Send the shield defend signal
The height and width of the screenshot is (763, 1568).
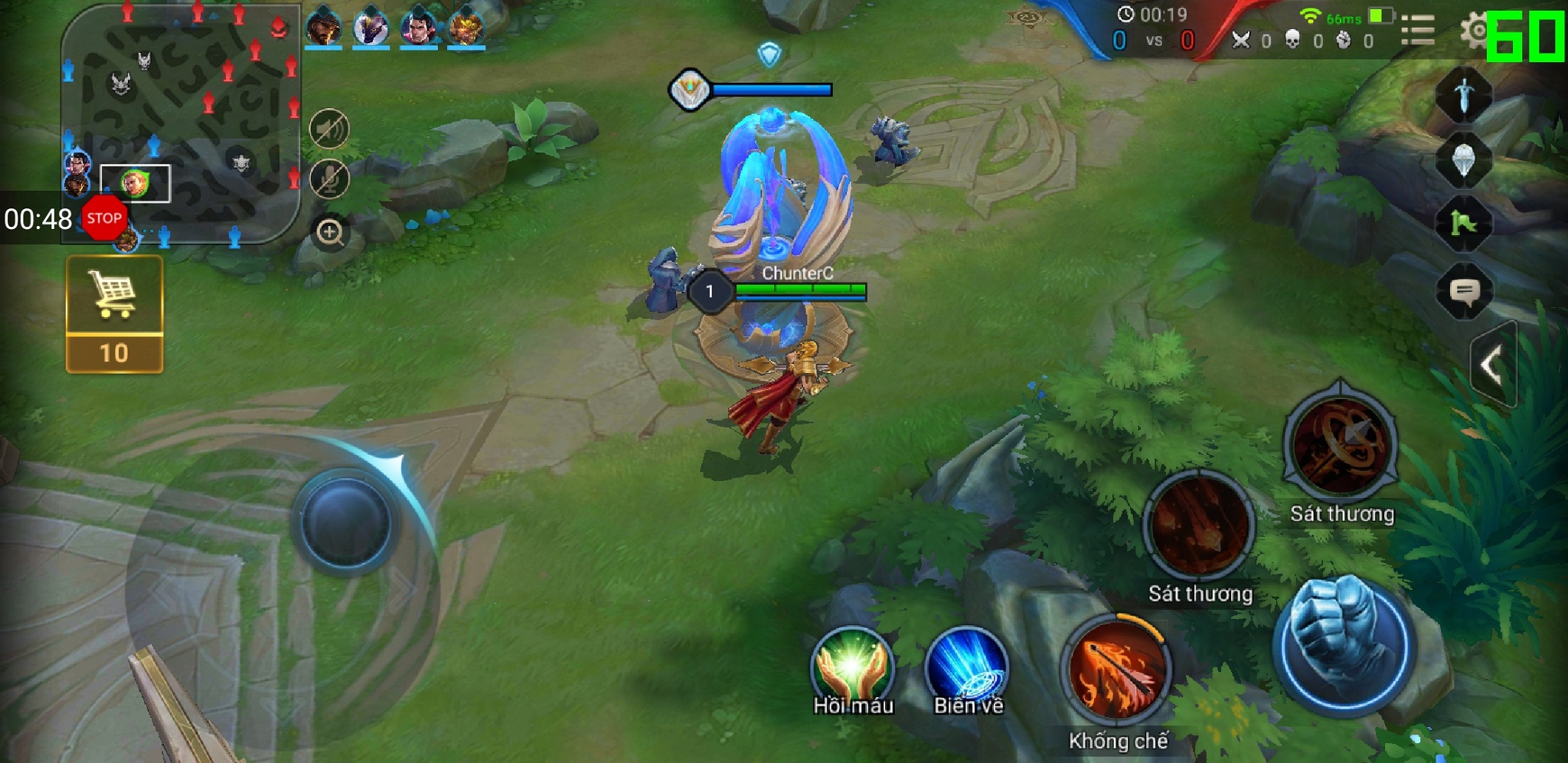pos(1463,160)
